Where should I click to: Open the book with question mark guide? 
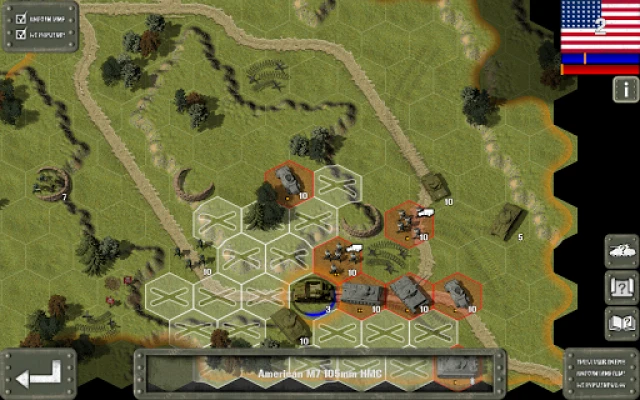click(622, 322)
